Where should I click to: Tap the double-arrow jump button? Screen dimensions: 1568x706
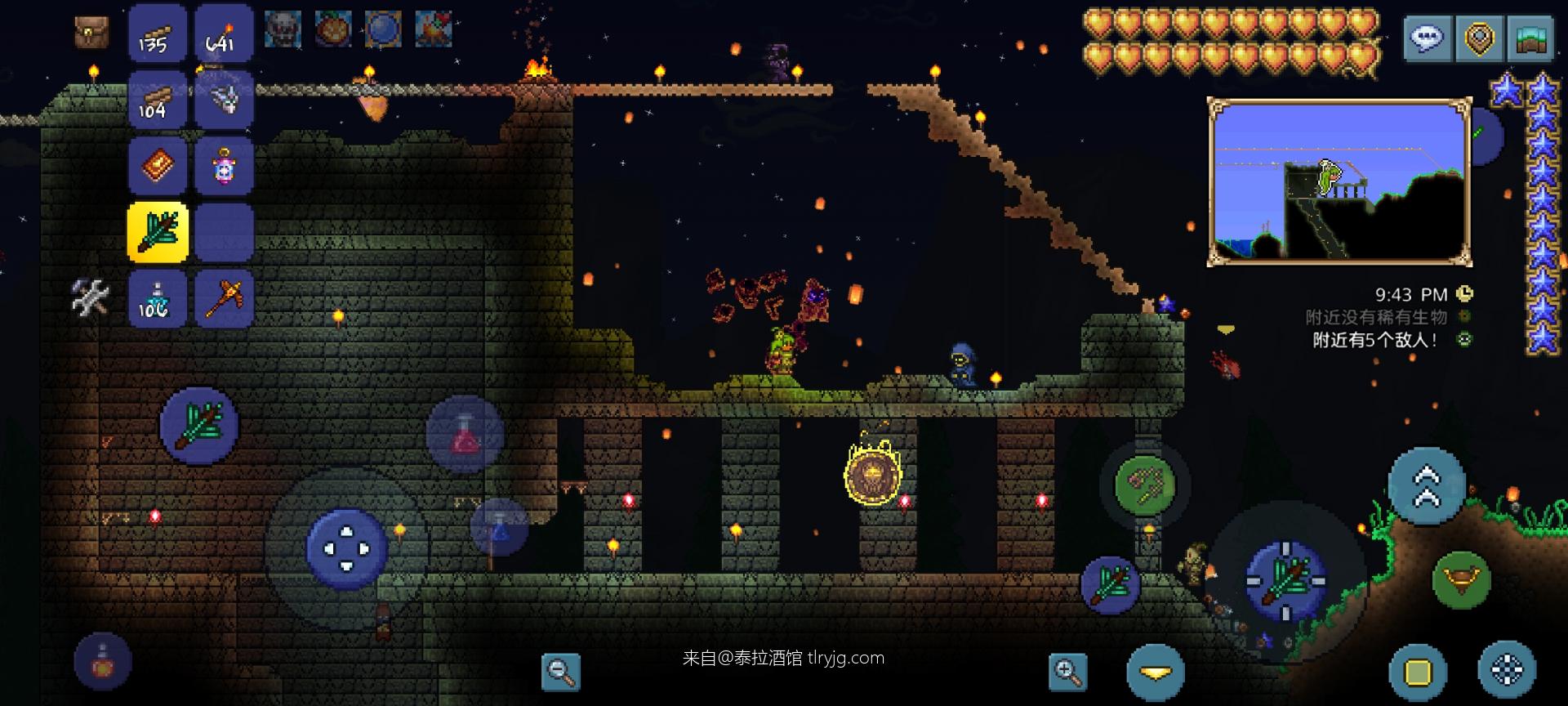click(x=1426, y=485)
